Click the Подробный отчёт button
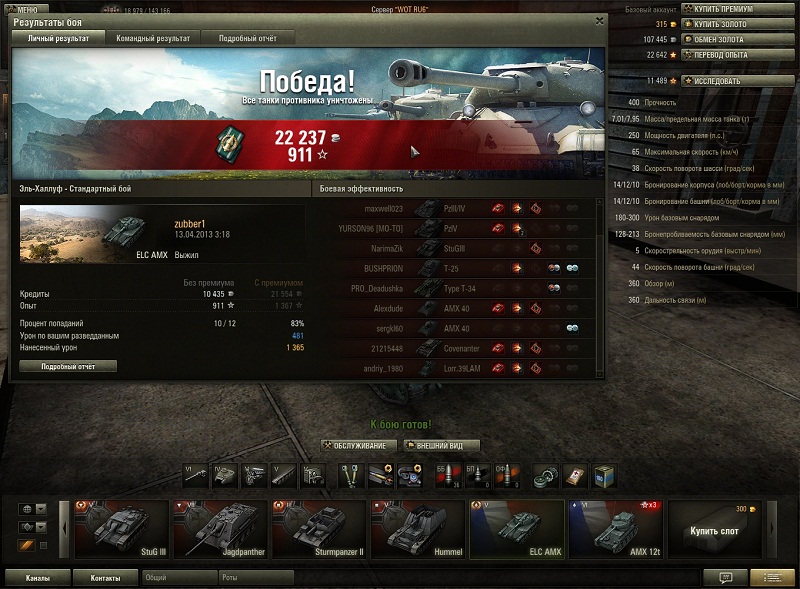Viewport: 800px width, 589px height. tap(68, 366)
